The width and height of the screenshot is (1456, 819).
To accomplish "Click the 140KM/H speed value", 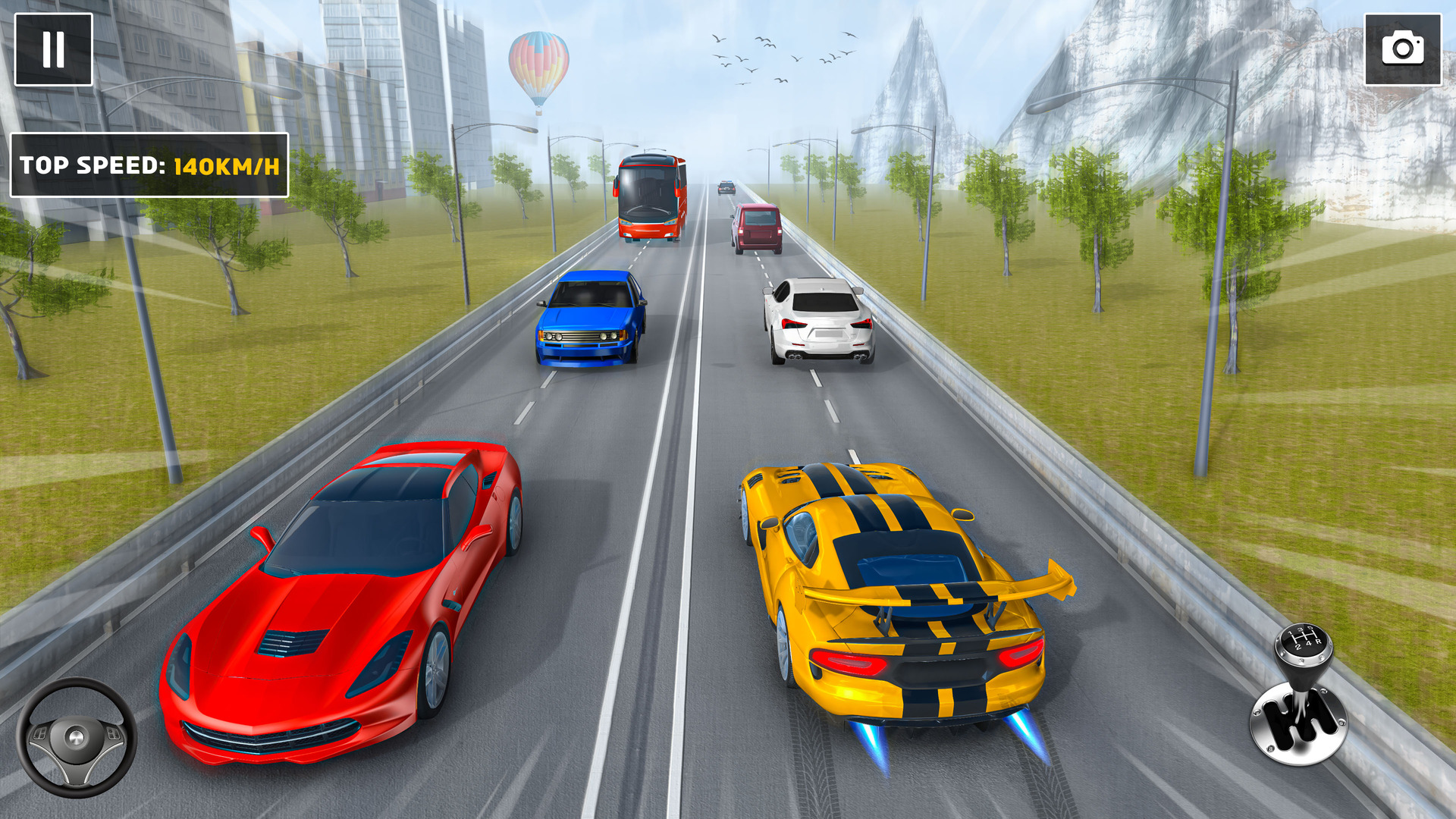I will [225, 164].
